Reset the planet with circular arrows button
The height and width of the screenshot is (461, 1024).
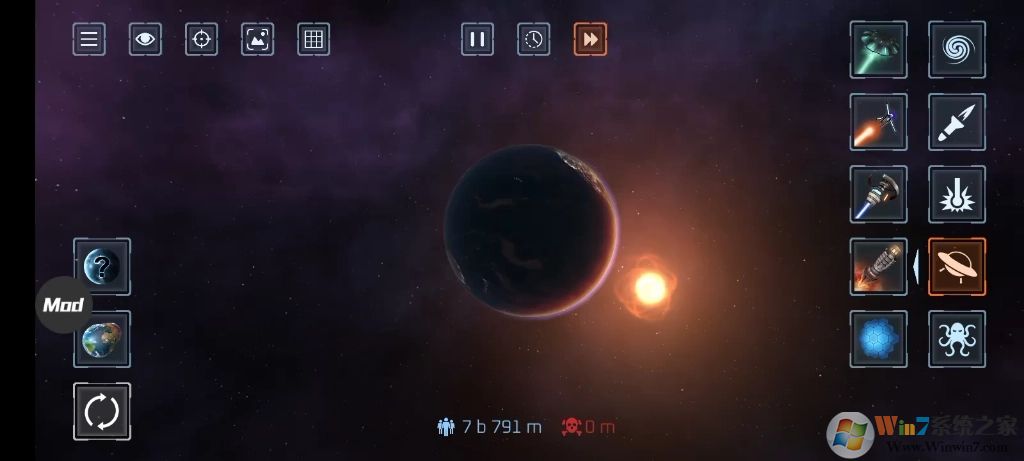tap(102, 411)
